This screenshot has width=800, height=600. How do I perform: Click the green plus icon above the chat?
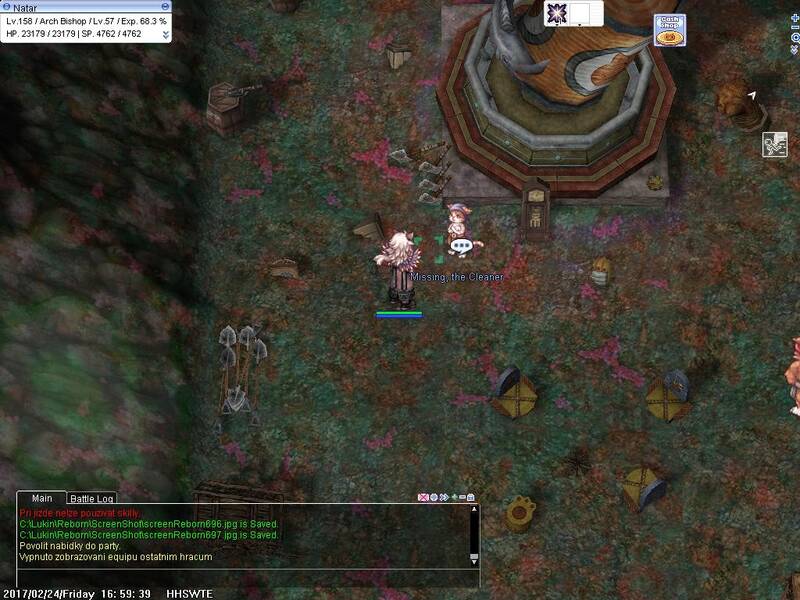pos(453,497)
